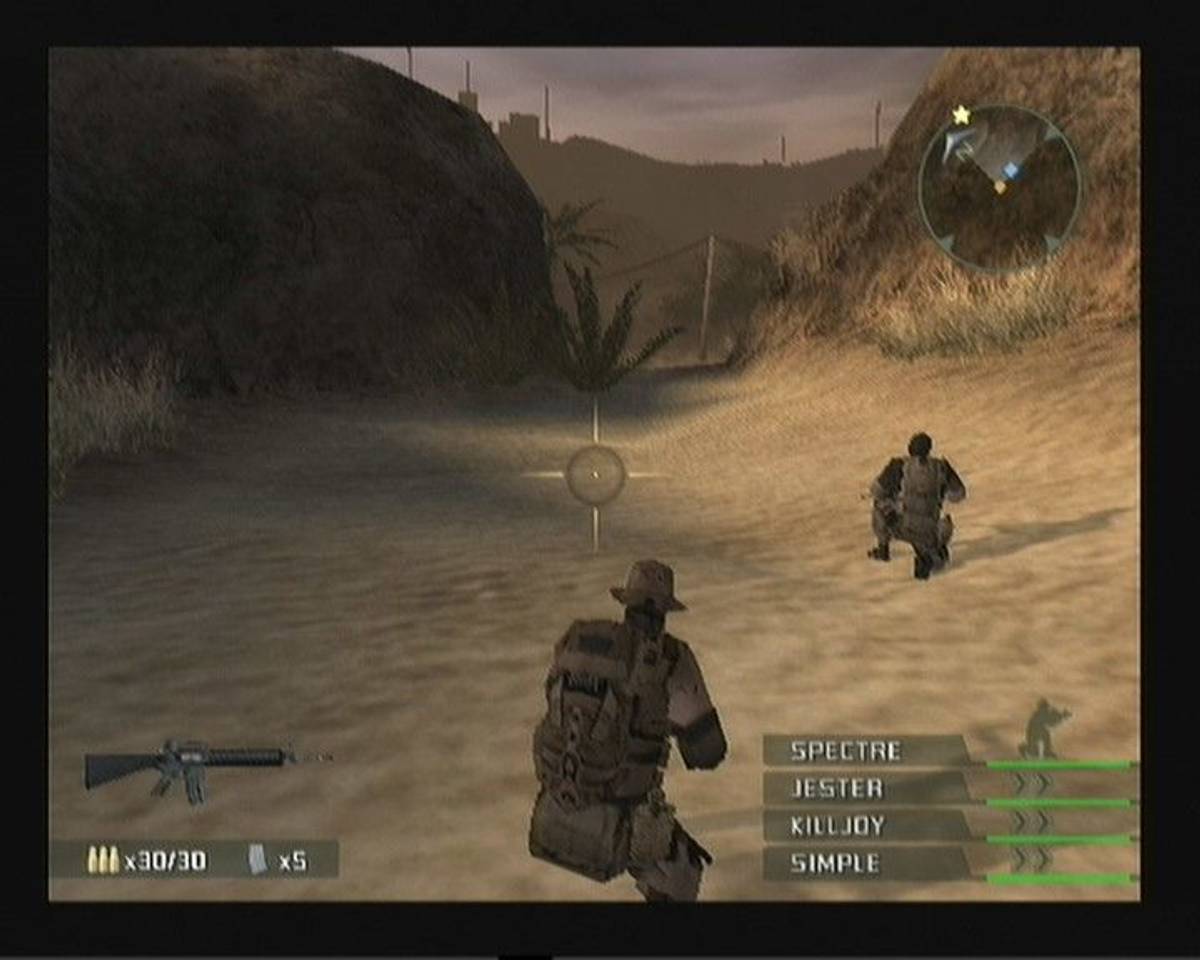The image size is (1200, 960).
Task: Click the circular minimap radar
Action: coord(998,189)
